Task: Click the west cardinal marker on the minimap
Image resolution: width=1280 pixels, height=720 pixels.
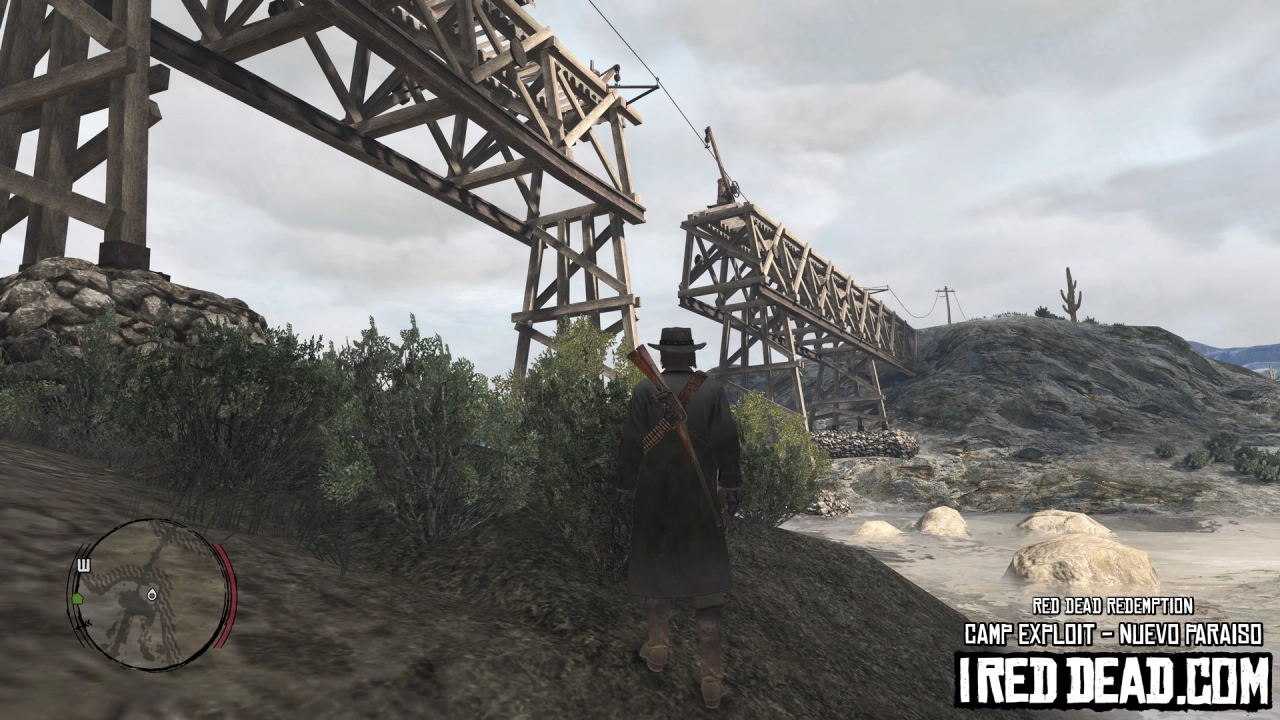Action: 84,564
